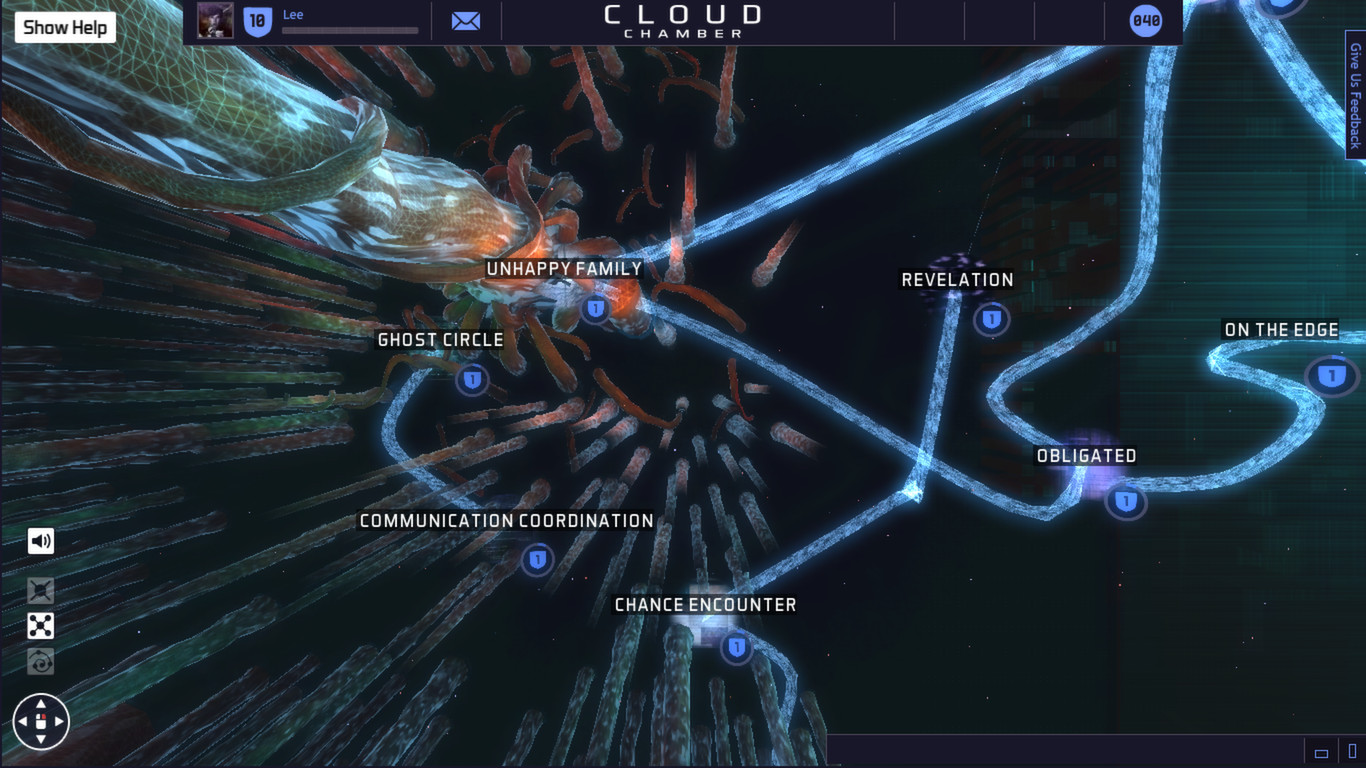Click the Show Help button

[64, 27]
